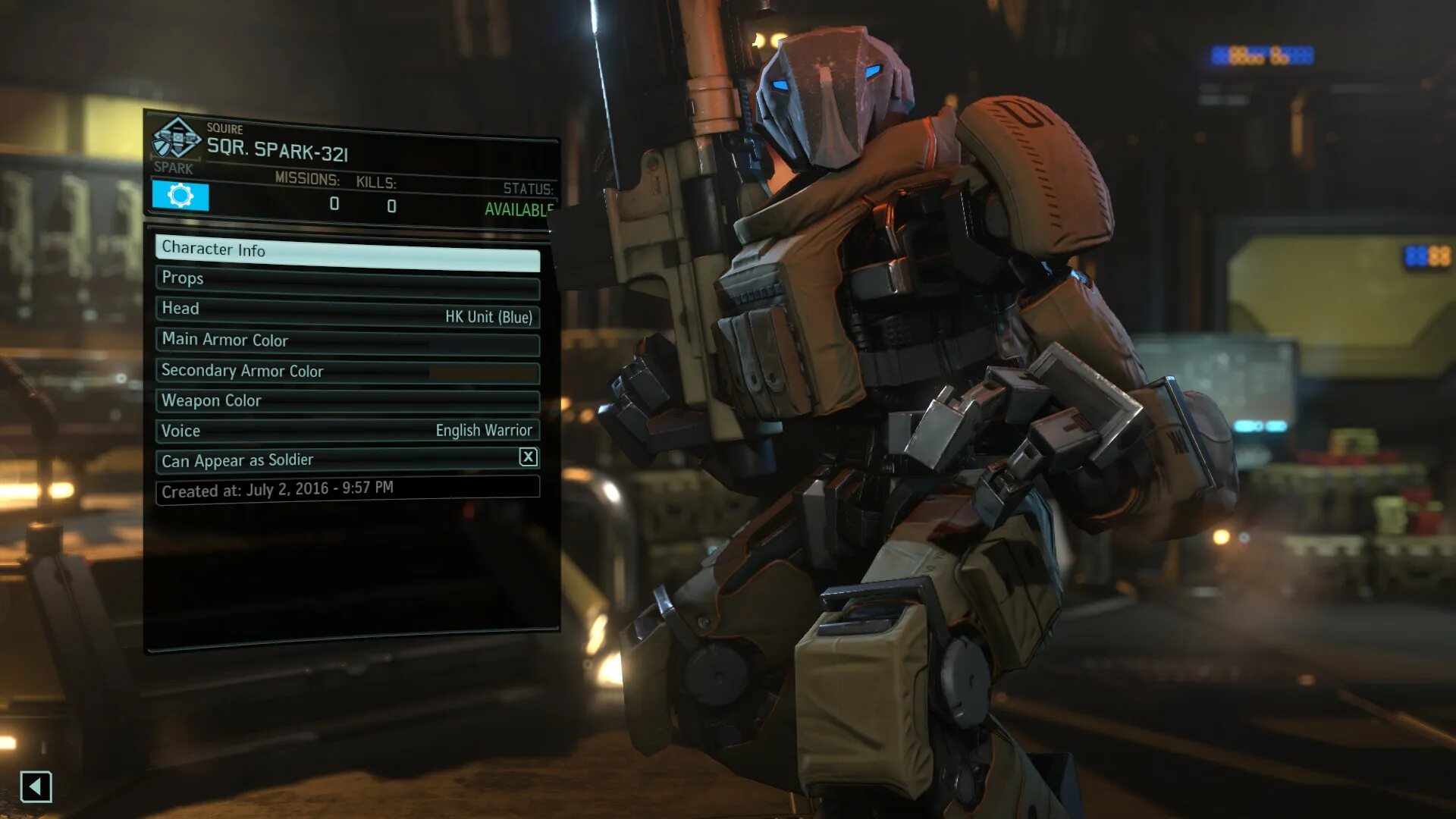This screenshot has height=819, width=1456.
Task: Open the Weapon Color option
Action: 347,400
